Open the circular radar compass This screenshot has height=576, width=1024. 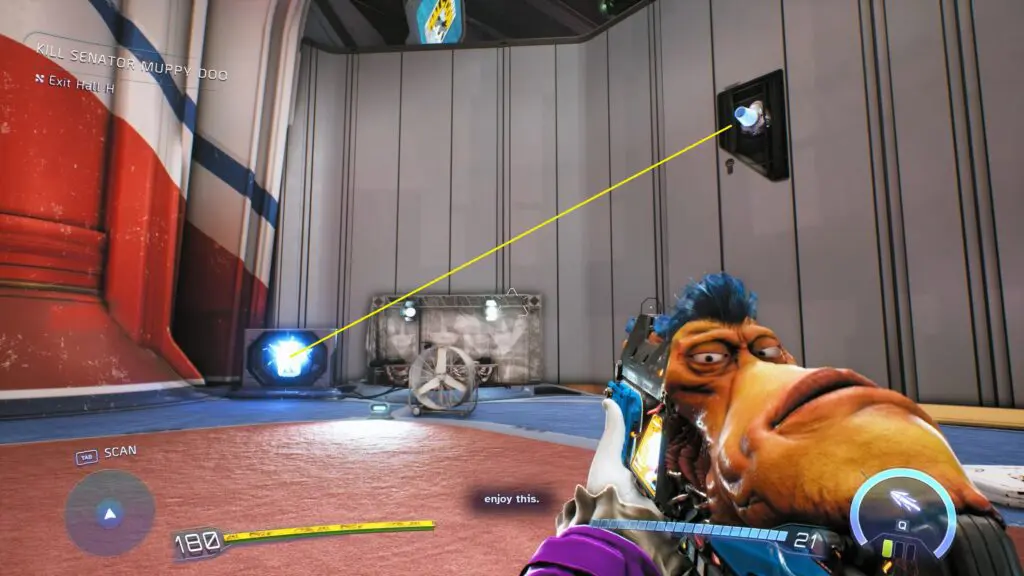pos(109,514)
